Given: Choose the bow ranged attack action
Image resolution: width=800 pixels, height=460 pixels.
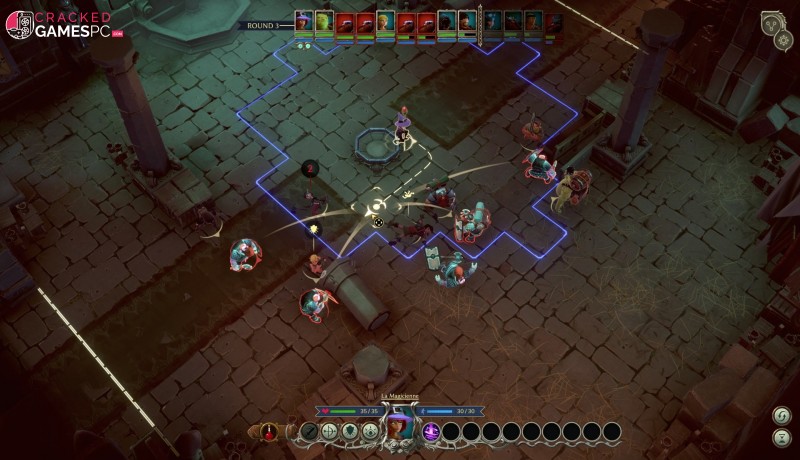Looking at the screenshot, I should (x=330, y=432).
